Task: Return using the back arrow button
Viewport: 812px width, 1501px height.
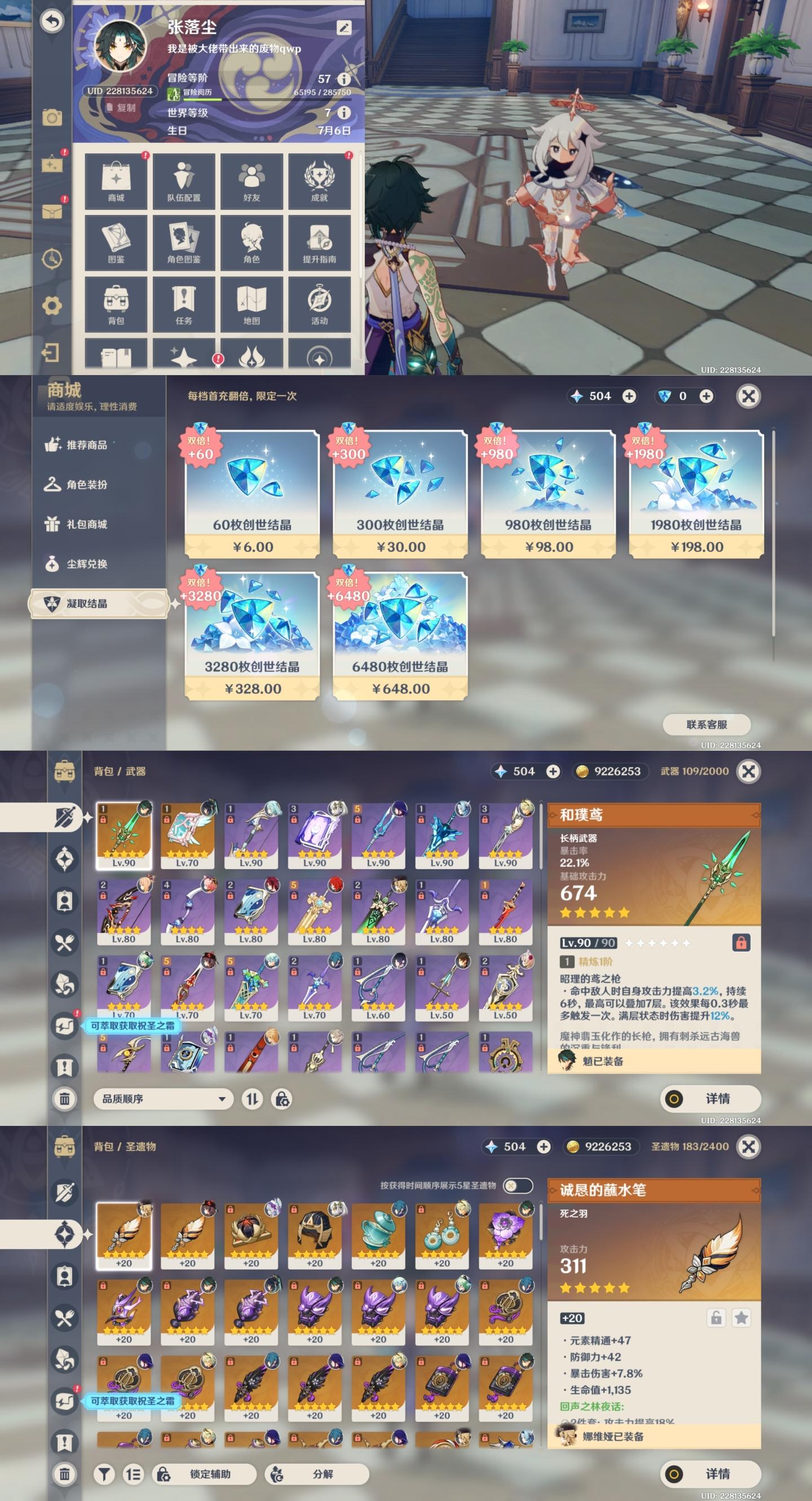Action: (52, 21)
